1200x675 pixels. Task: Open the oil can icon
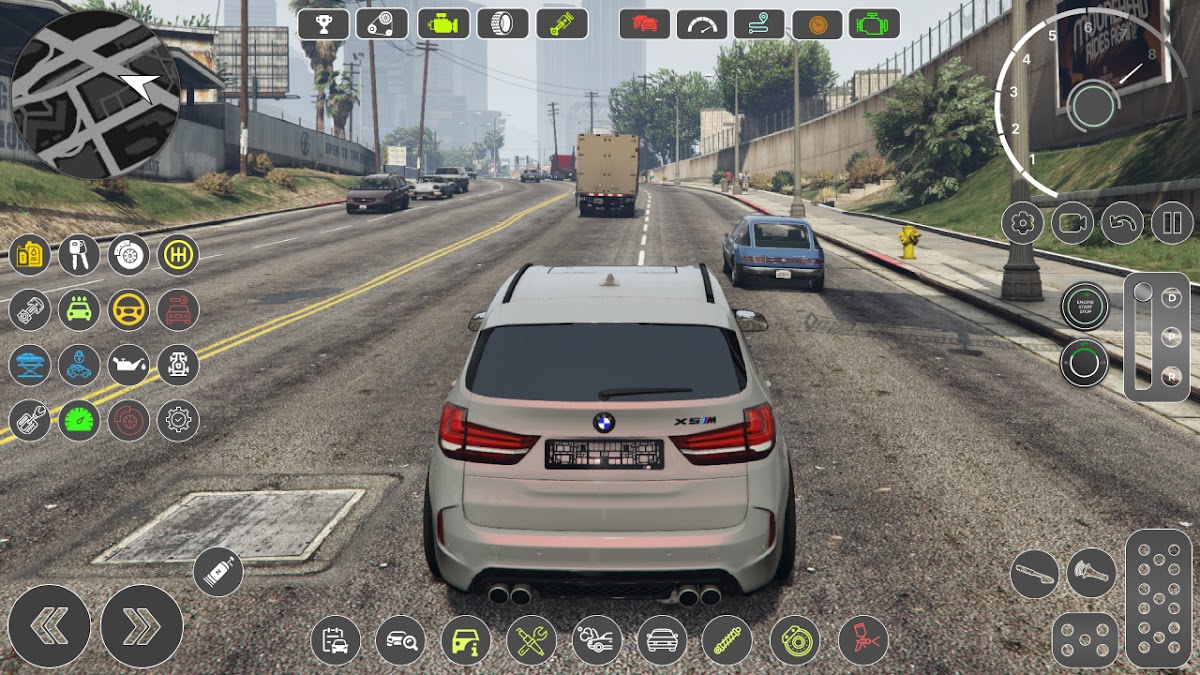[128, 365]
